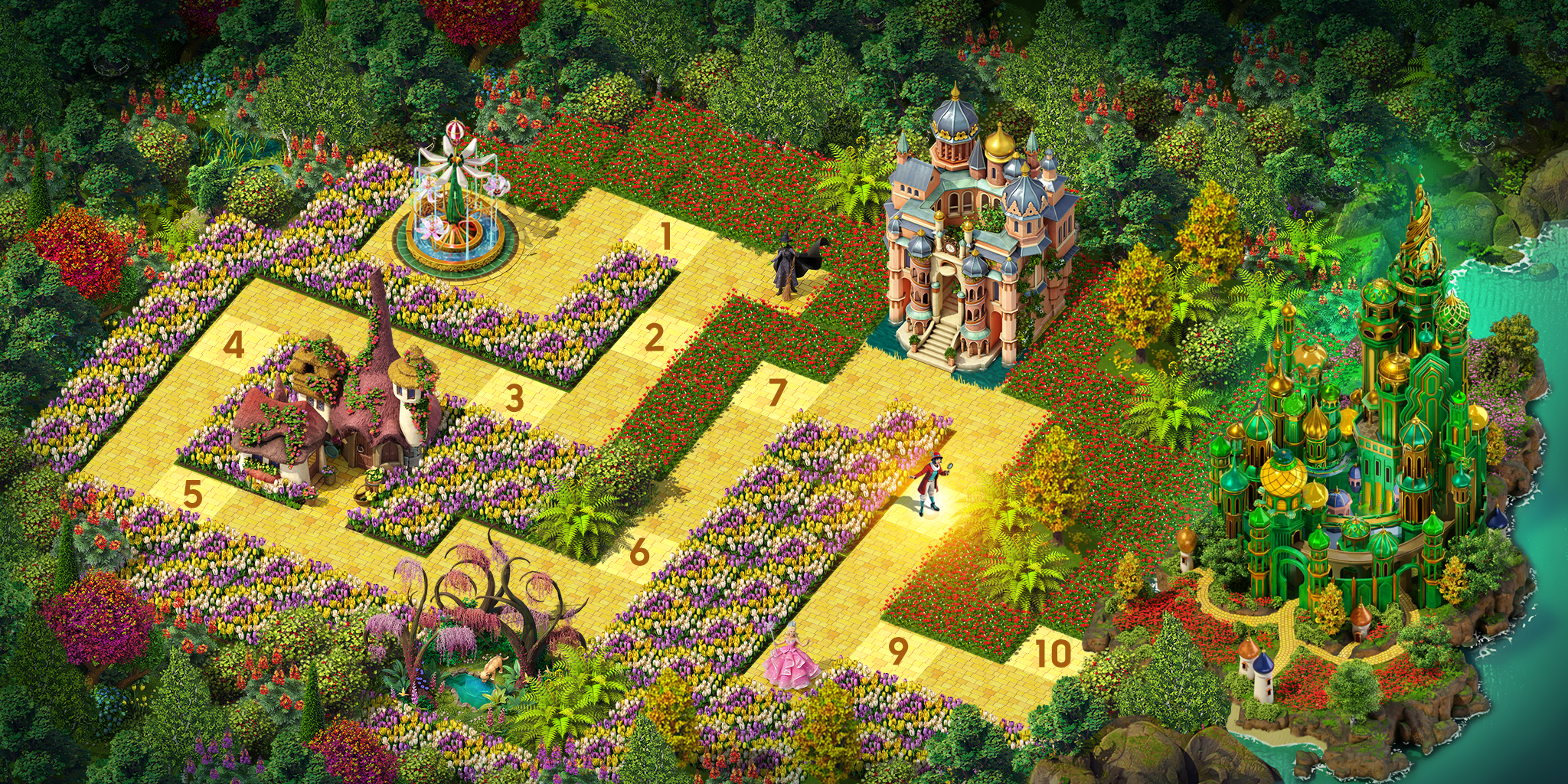Select the path tile numbered 7
Image resolution: width=1568 pixels, height=784 pixels.
(x=776, y=393)
